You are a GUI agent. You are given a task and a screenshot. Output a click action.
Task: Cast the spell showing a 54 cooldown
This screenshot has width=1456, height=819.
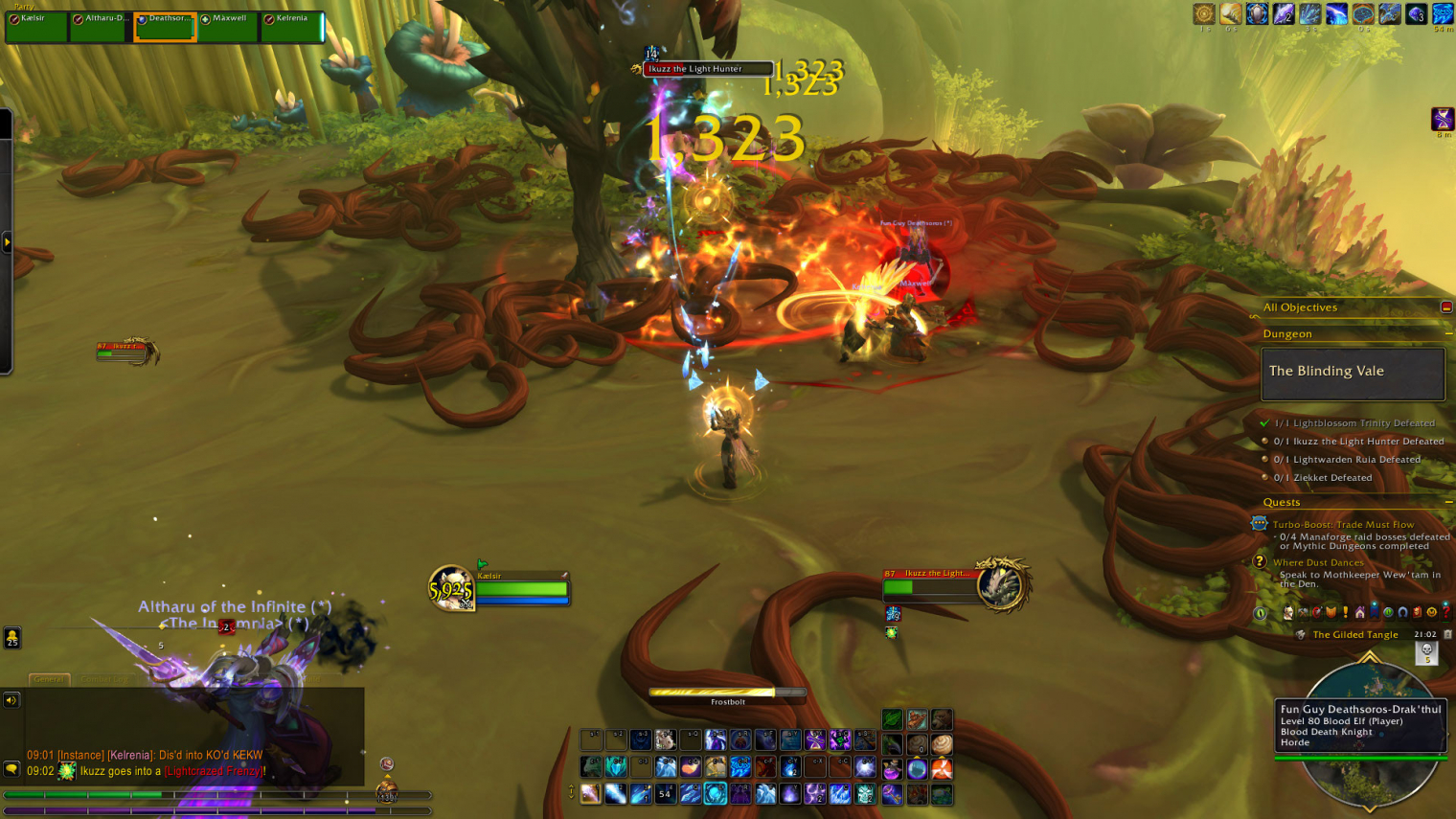[x=665, y=794]
